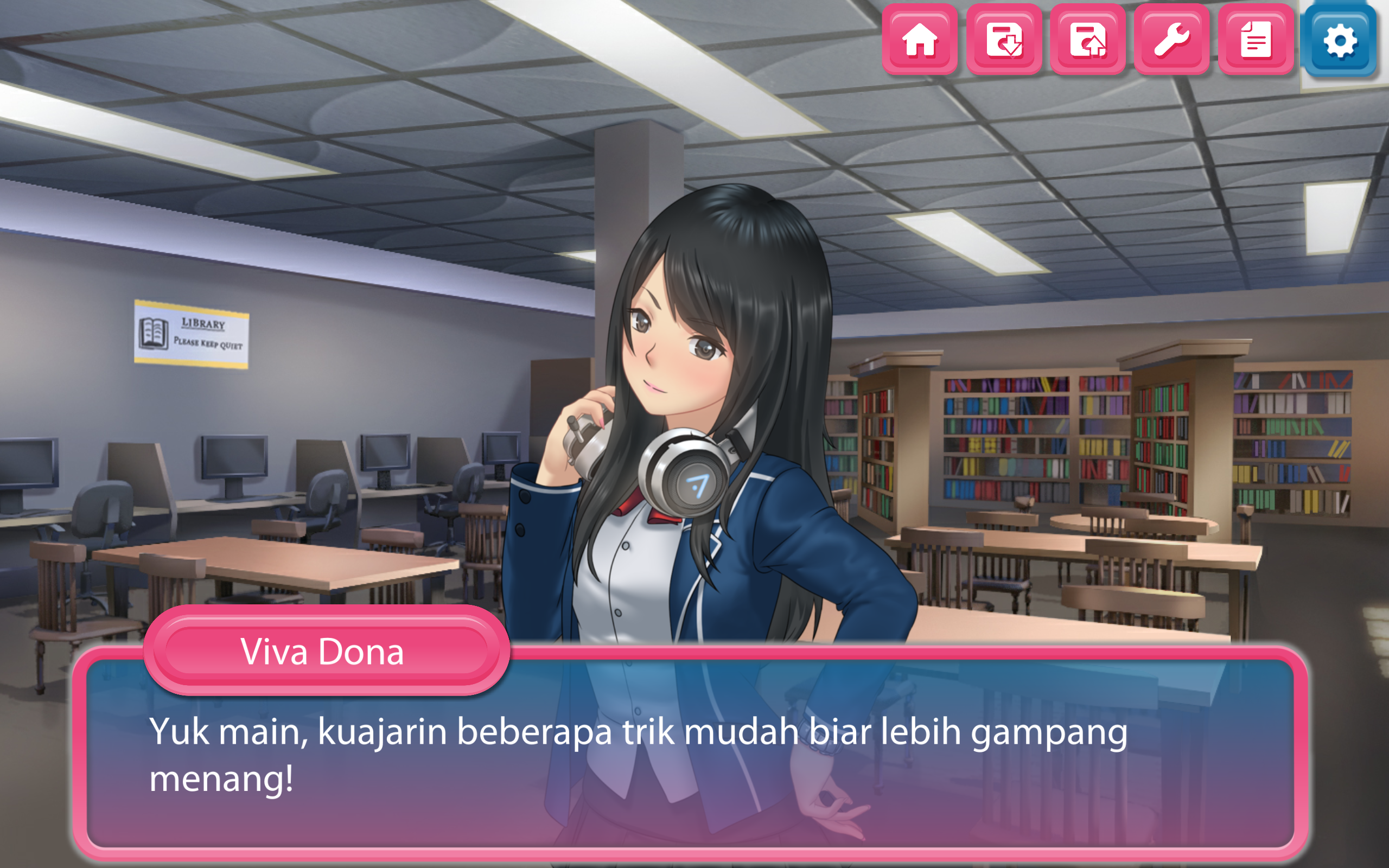Open the document log button

[1256, 40]
